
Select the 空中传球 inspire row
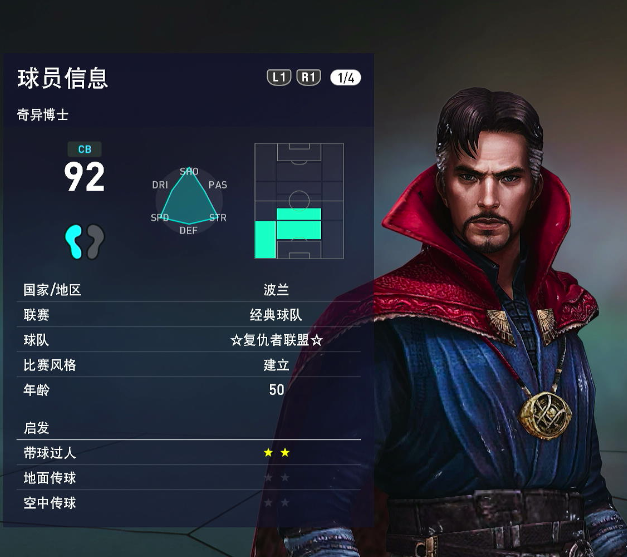[190, 503]
